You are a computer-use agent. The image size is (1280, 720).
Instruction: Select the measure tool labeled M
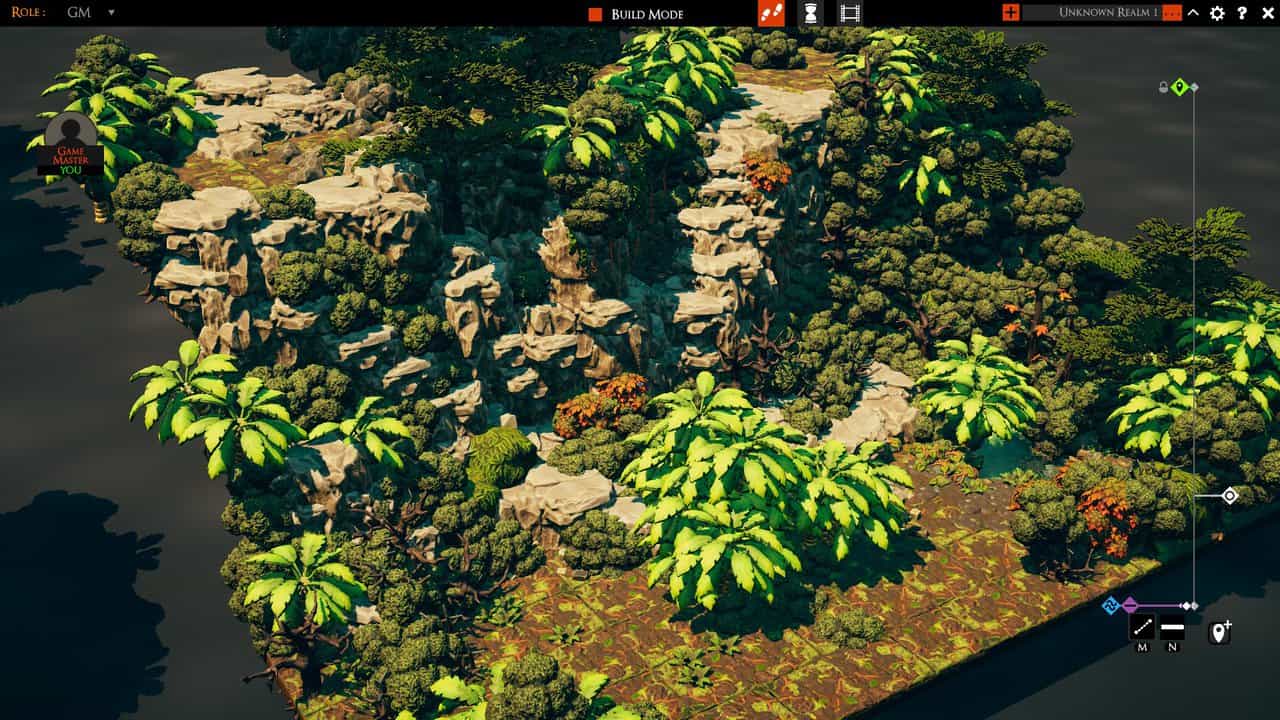pos(1140,628)
